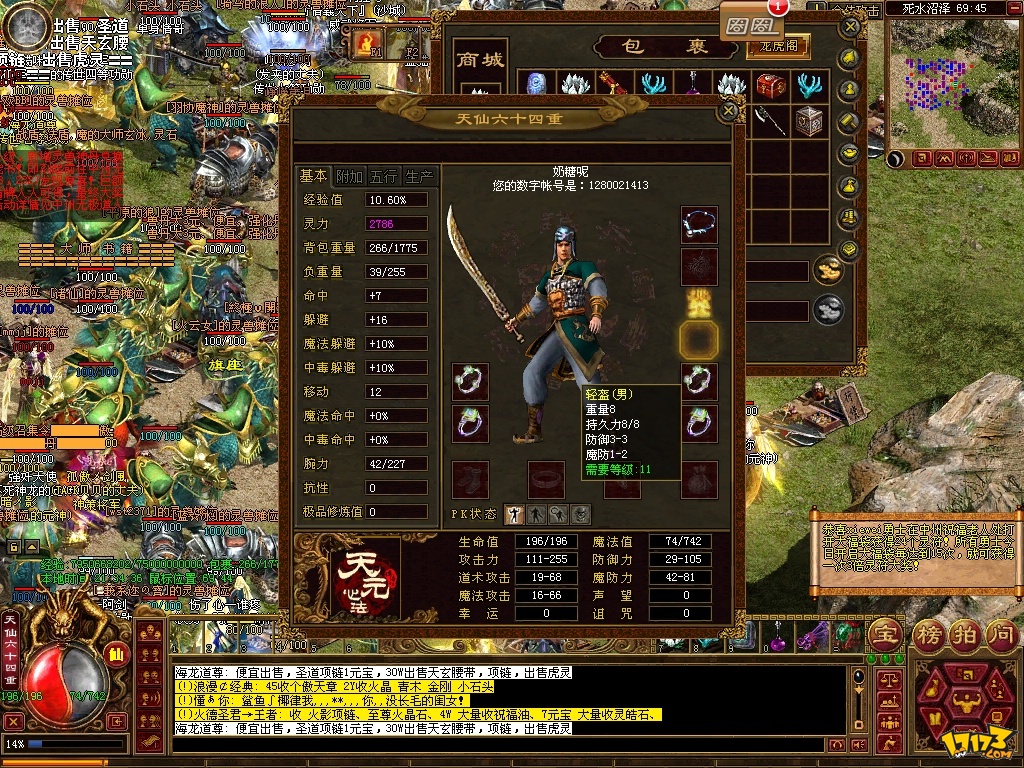Select the first PK status mode icon
The image size is (1024, 768).
coord(512,514)
